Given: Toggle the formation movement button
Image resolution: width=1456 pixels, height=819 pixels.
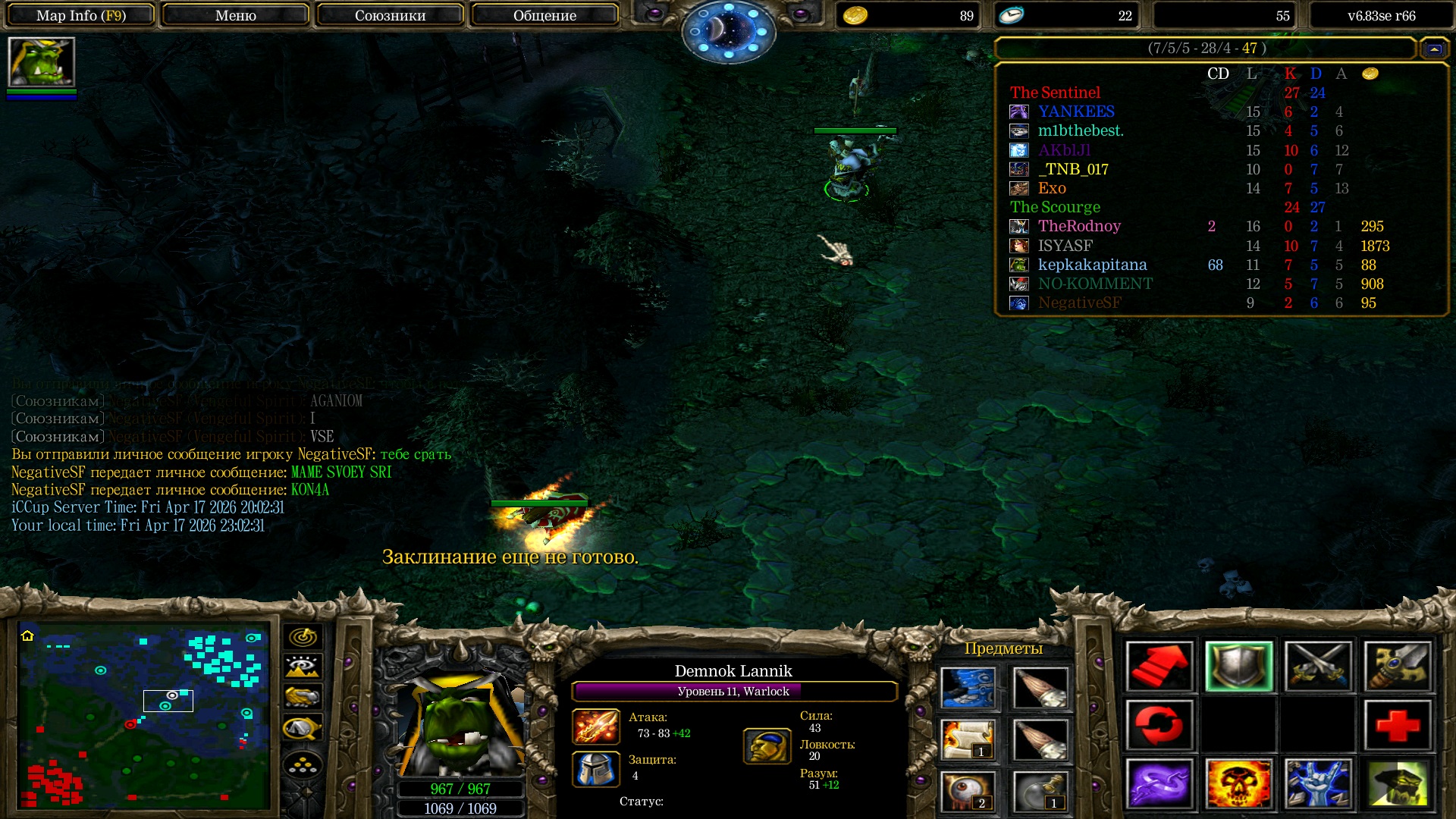Looking at the screenshot, I should coord(303,765).
